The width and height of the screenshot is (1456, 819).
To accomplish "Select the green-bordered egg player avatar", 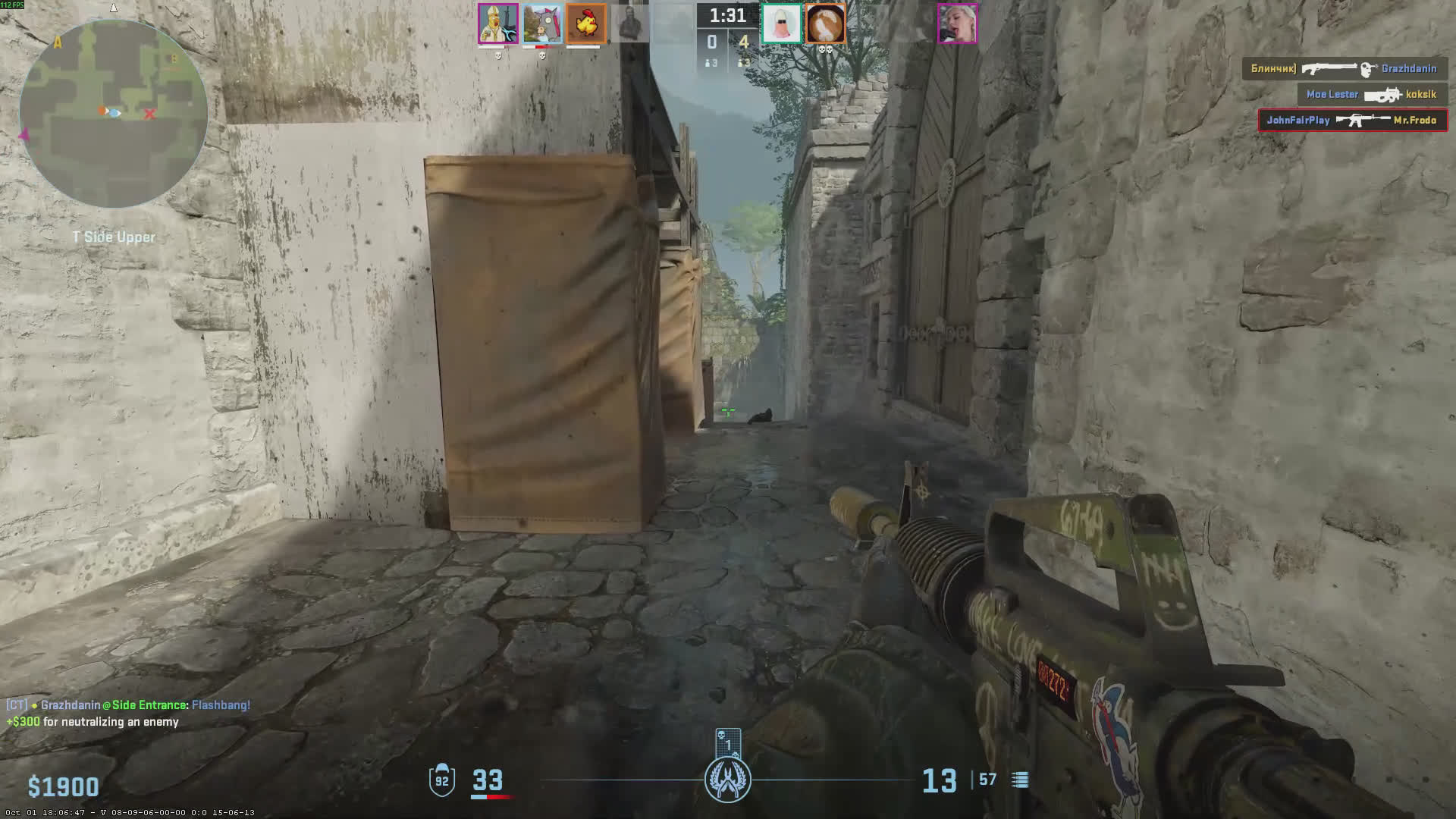I will 781,24.
